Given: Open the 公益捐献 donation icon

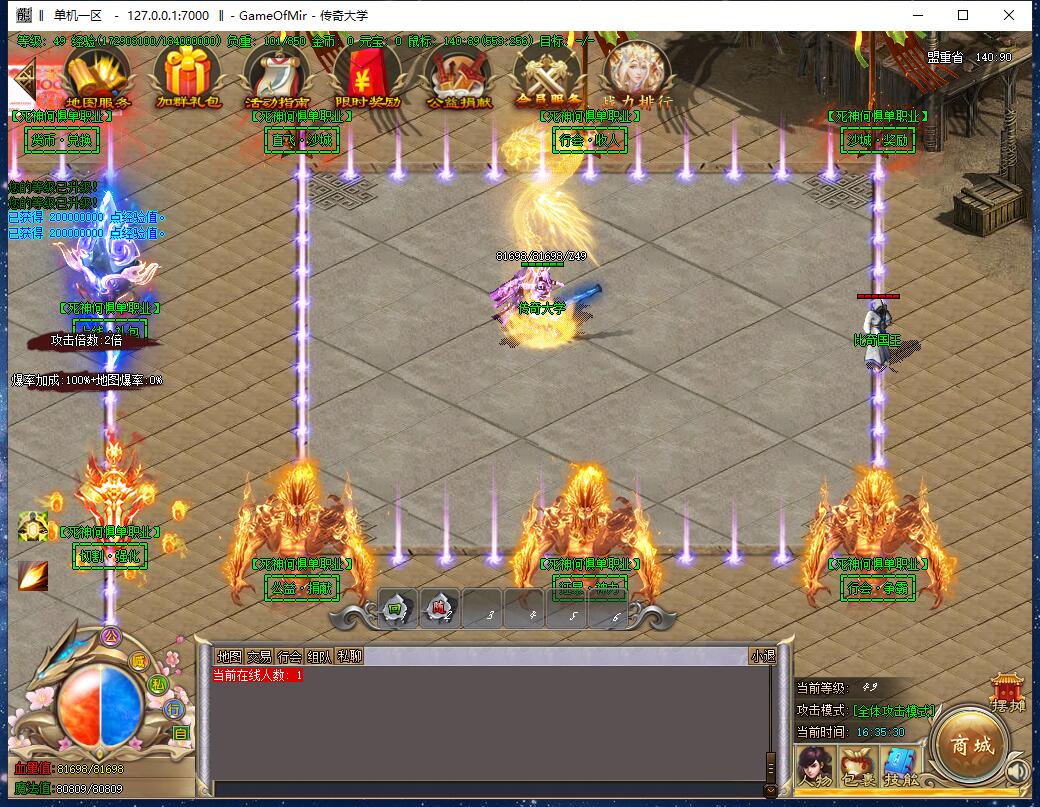Looking at the screenshot, I should pos(458,76).
